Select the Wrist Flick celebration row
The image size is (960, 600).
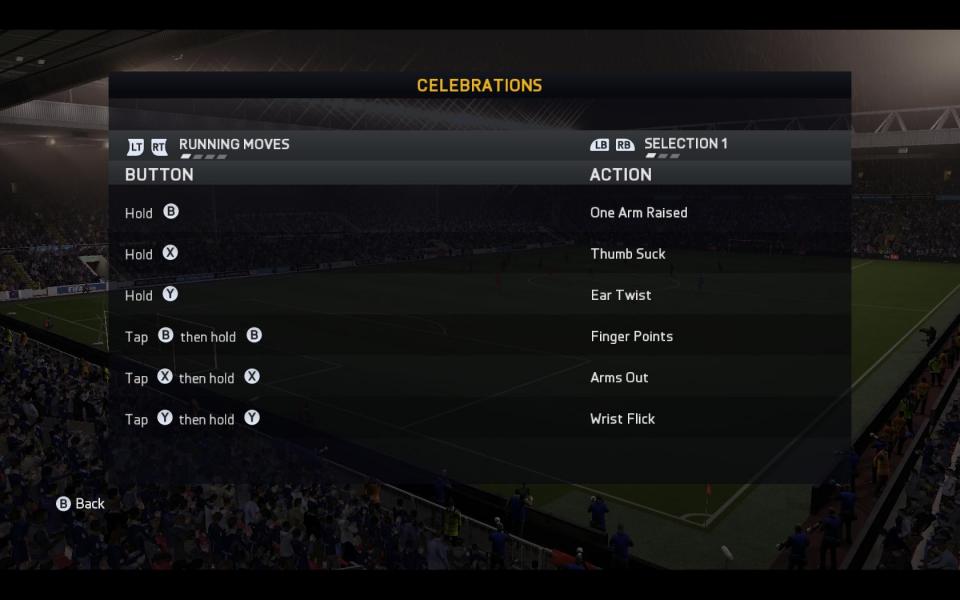(x=622, y=419)
